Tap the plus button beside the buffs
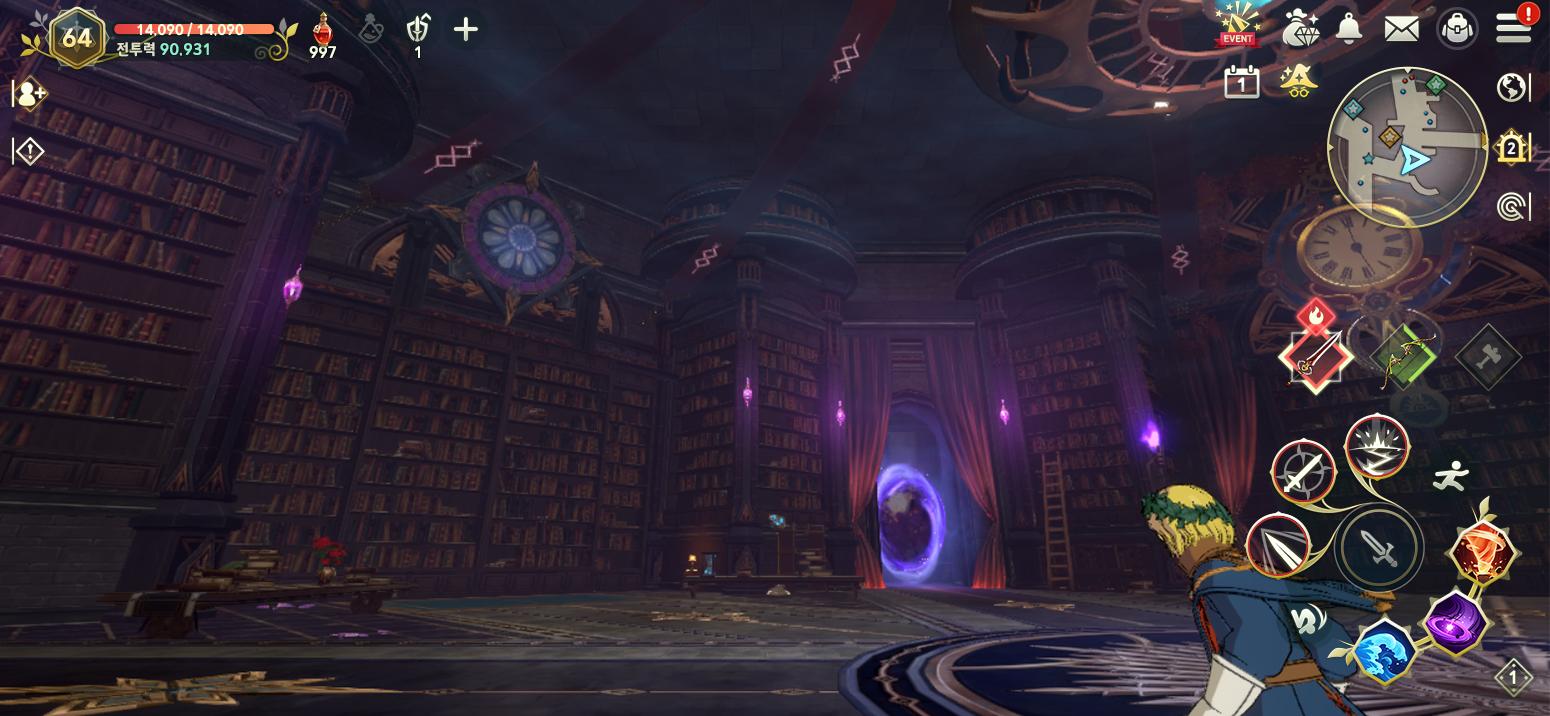The image size is (1550, 716). tap(465, 29)
